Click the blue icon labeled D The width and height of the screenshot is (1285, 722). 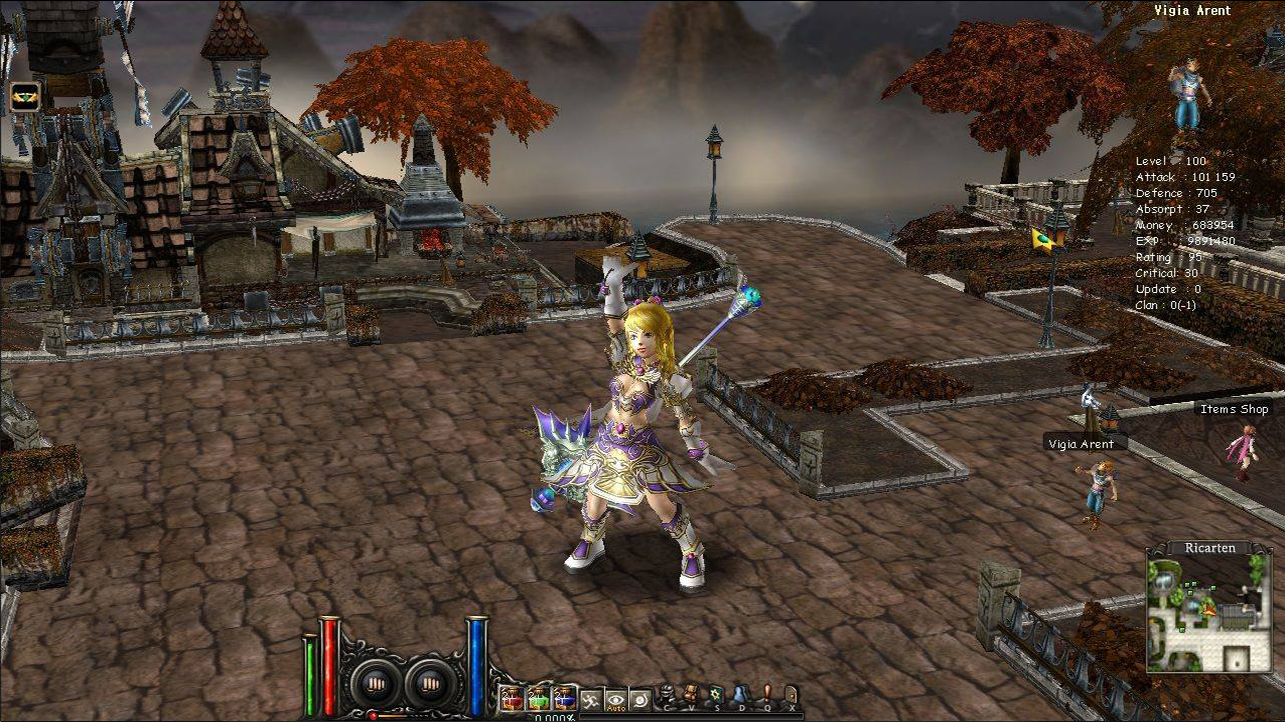click(742, 697)
